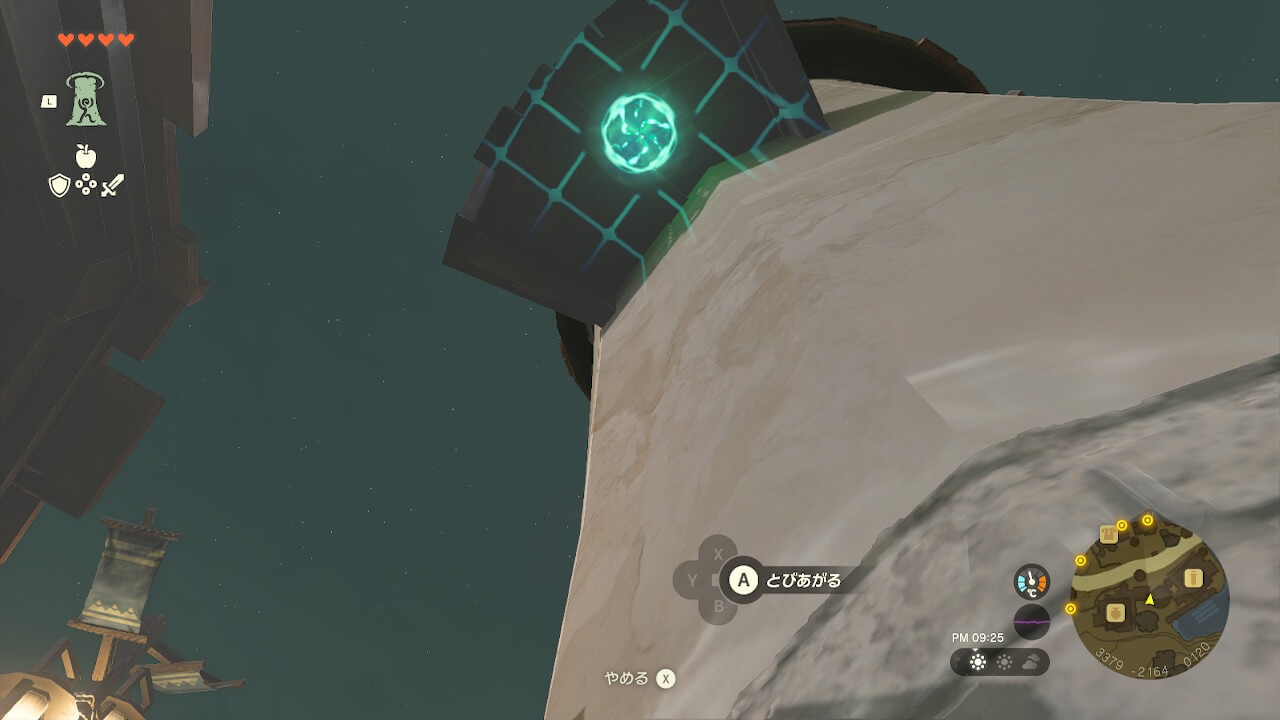
Task: Select the apple quick-item icon
Action: pos(85,156)
